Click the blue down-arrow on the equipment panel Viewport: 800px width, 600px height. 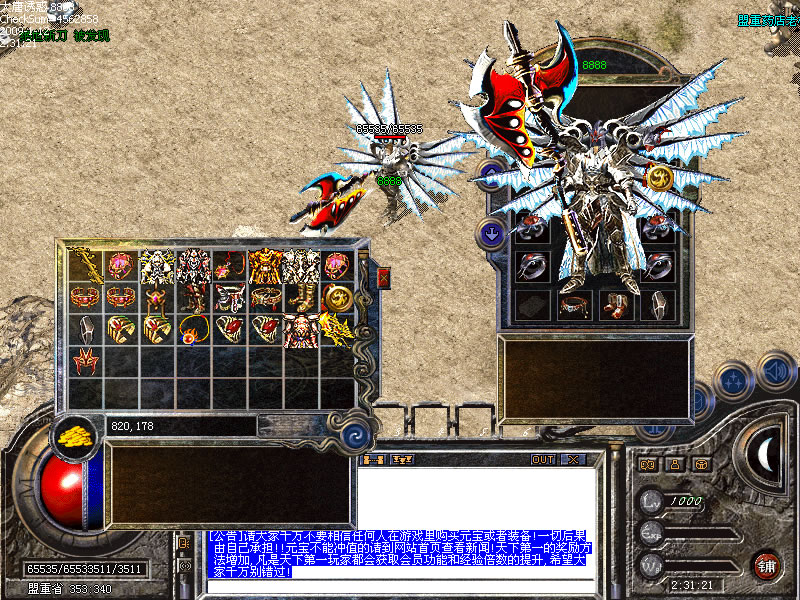pos(490,233)
